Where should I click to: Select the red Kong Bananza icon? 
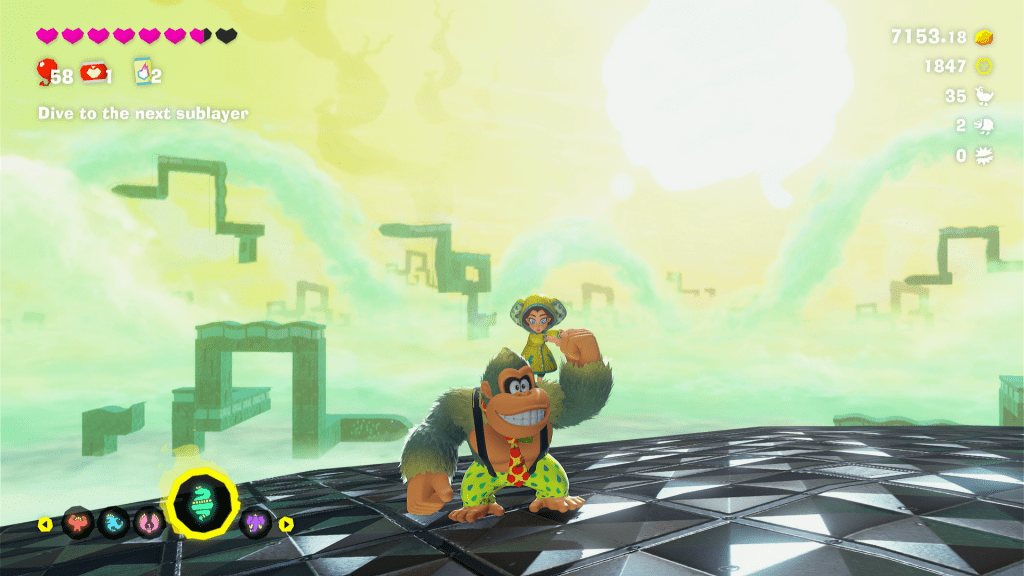click(x=78, y=522)
